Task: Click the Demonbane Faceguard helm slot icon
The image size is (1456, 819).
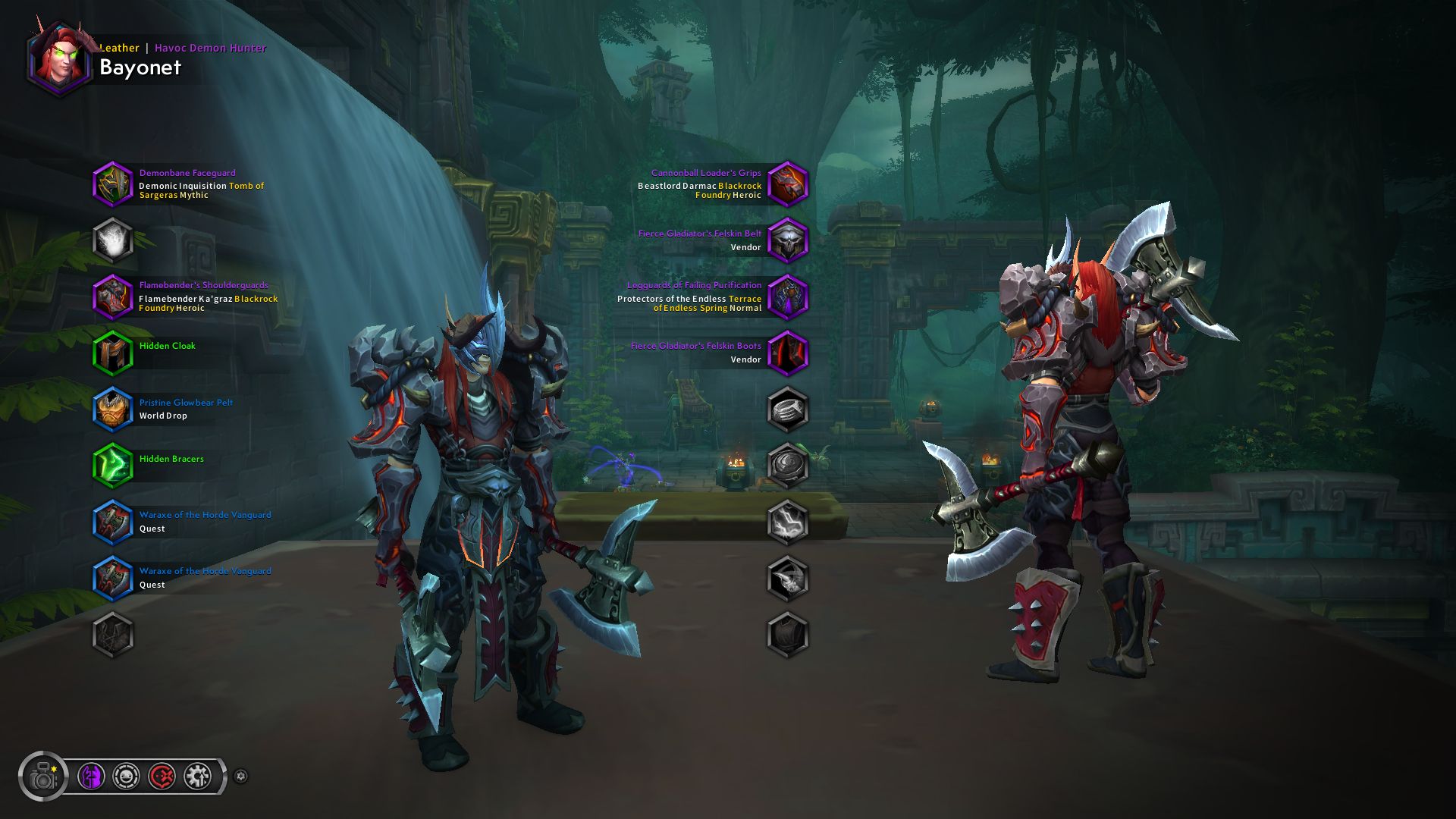Action: [x=112, y=184]
